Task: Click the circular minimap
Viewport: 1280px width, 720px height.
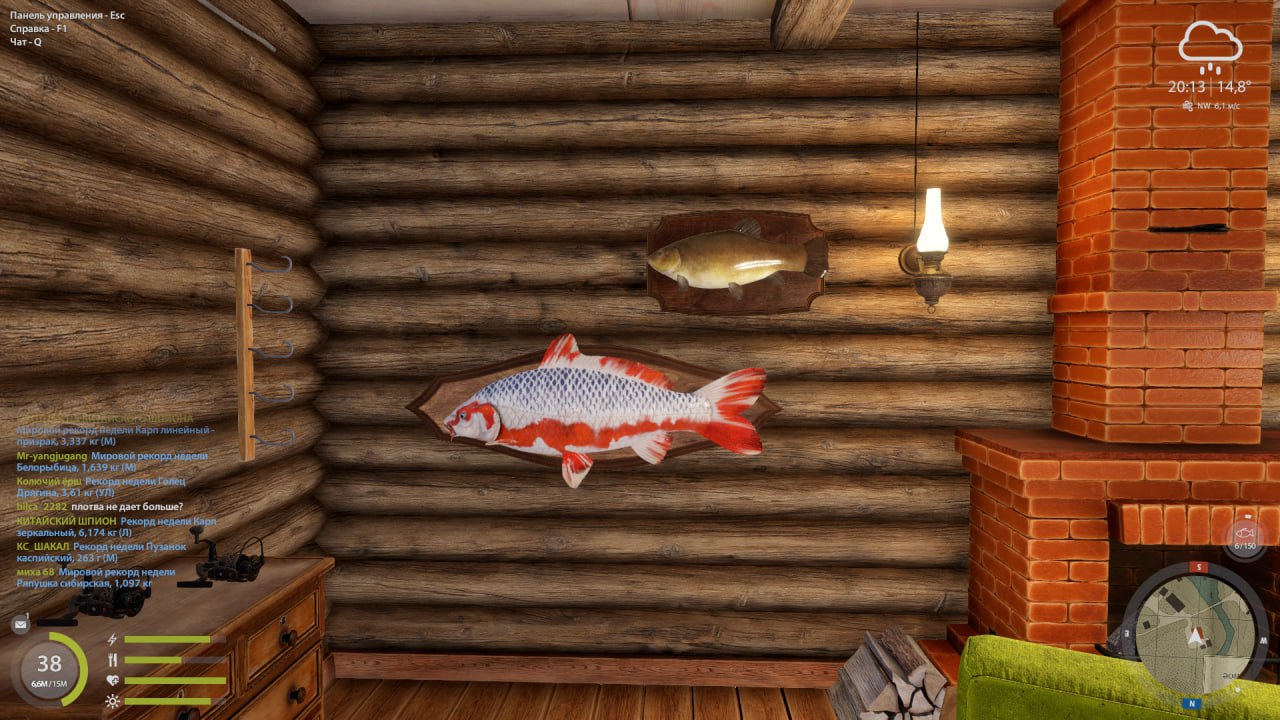Action: tap(1196, 629)
